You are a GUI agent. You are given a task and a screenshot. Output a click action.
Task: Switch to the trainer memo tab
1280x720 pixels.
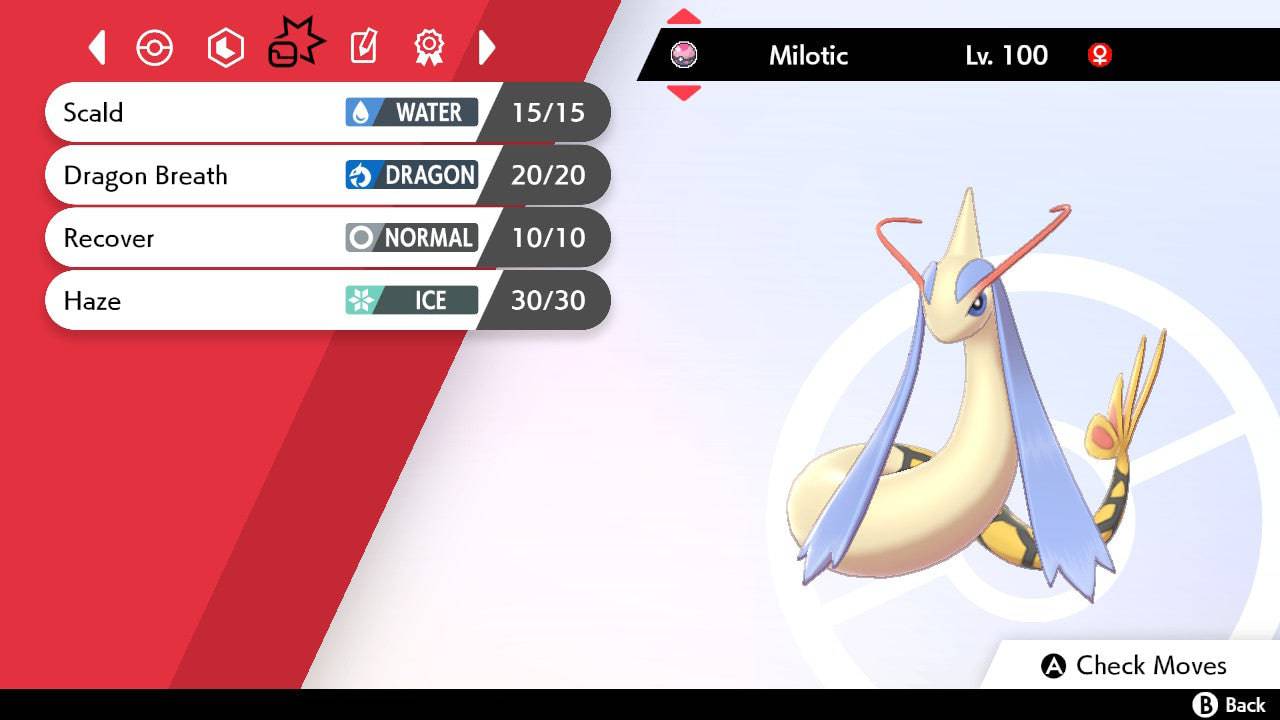[364, 47]
